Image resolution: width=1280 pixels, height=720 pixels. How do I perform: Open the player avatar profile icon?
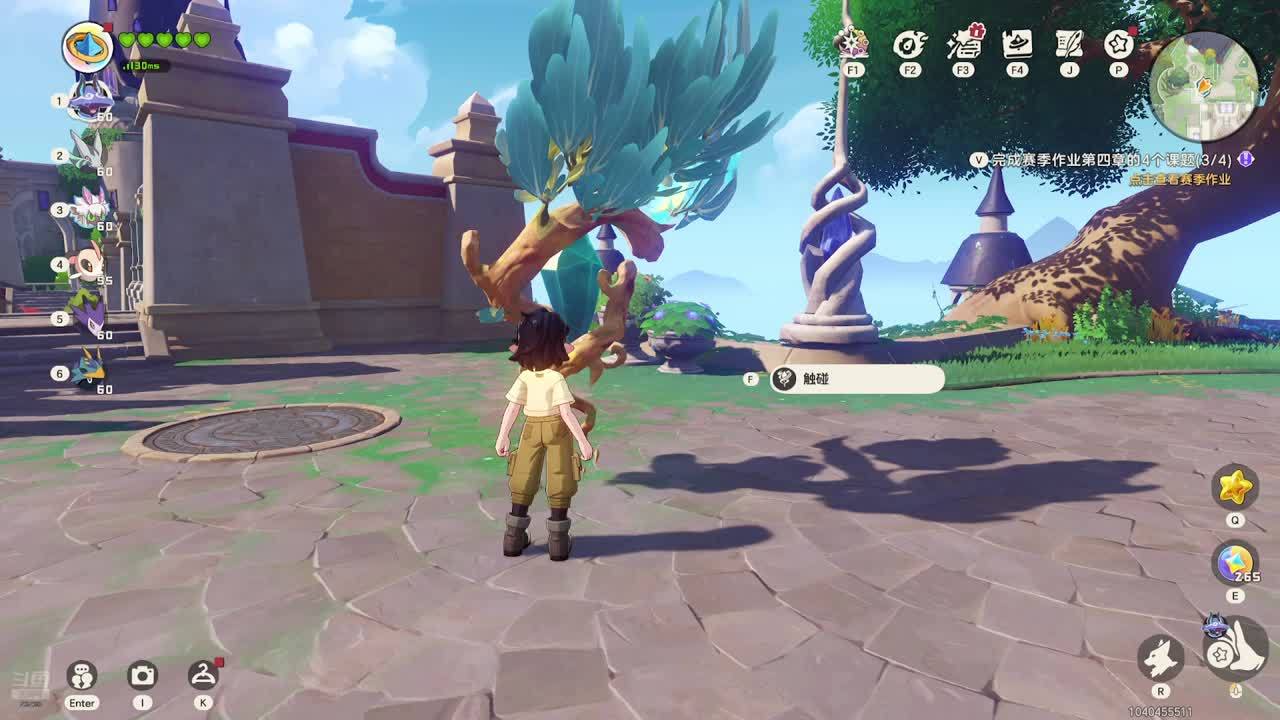pyautogui.click(x=87, y=46)
